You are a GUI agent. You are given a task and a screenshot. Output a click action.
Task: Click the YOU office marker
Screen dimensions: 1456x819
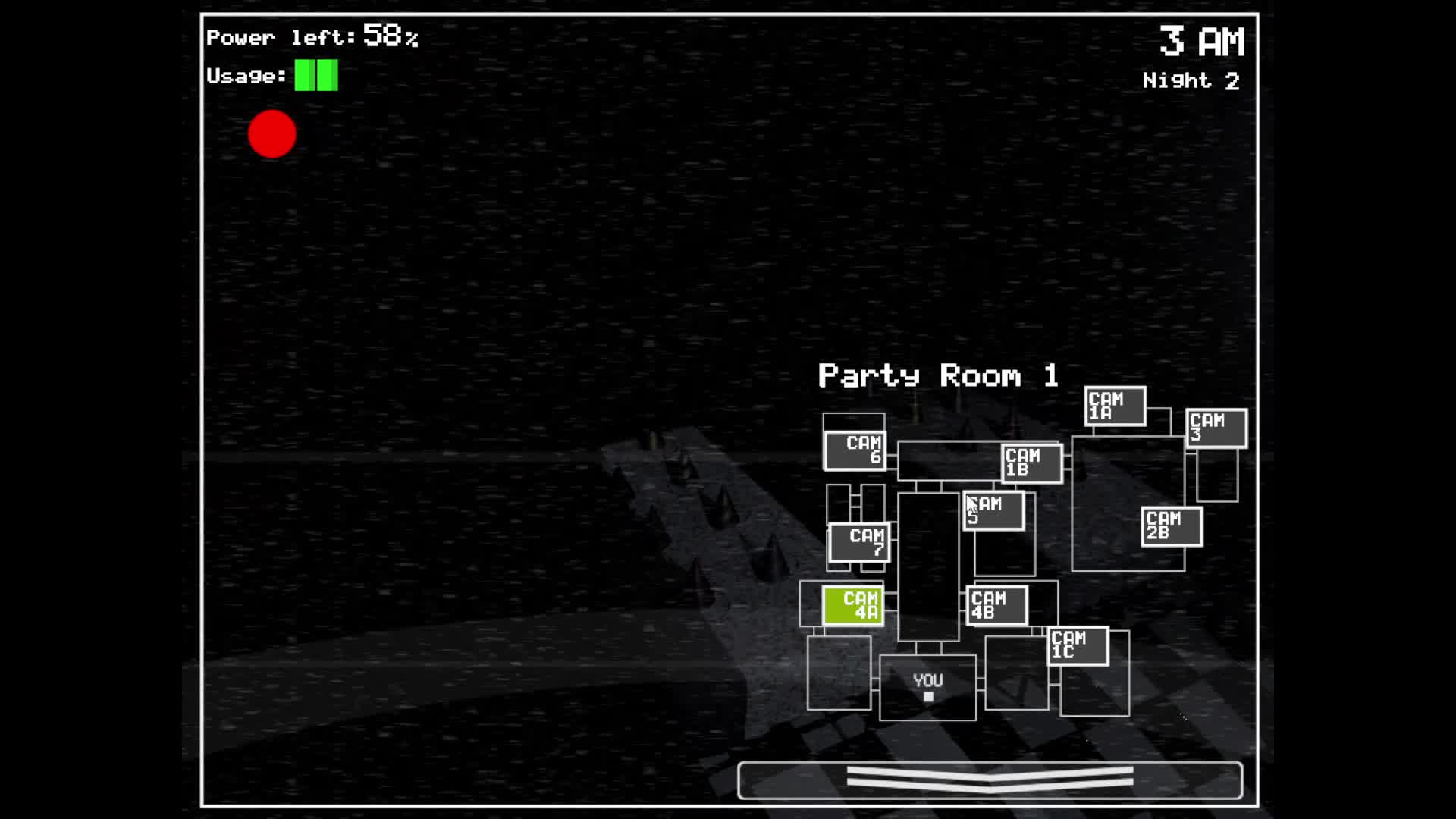(x=927, y=685)
